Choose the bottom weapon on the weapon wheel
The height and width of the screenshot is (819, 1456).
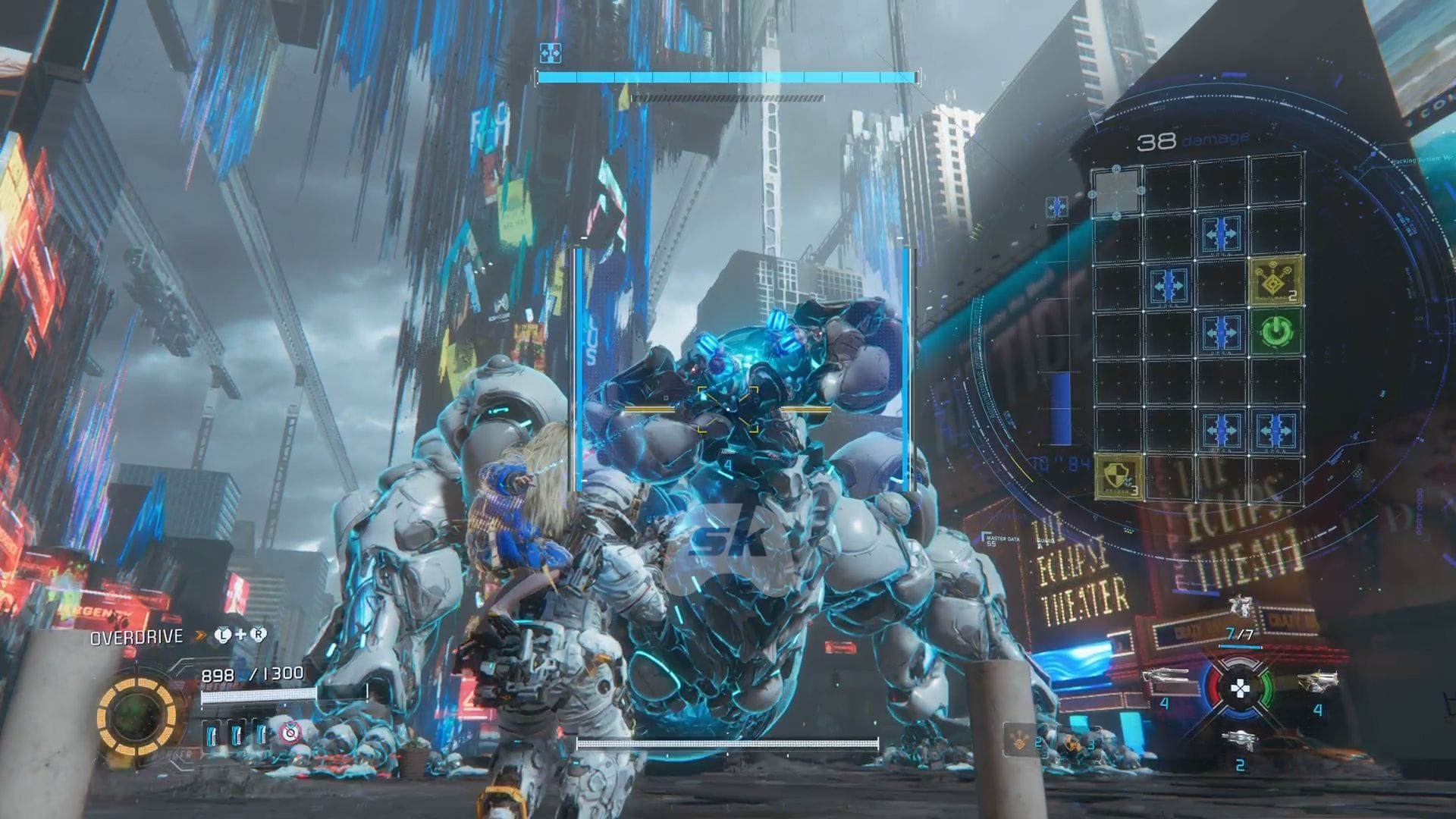tap(1240, 741)
